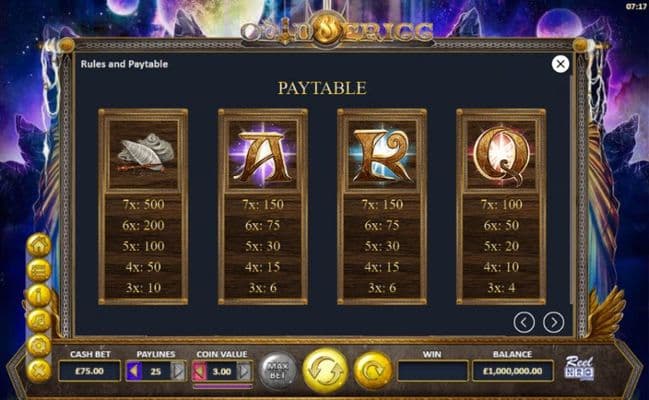Open the paytable list icon

click(39, 270)
